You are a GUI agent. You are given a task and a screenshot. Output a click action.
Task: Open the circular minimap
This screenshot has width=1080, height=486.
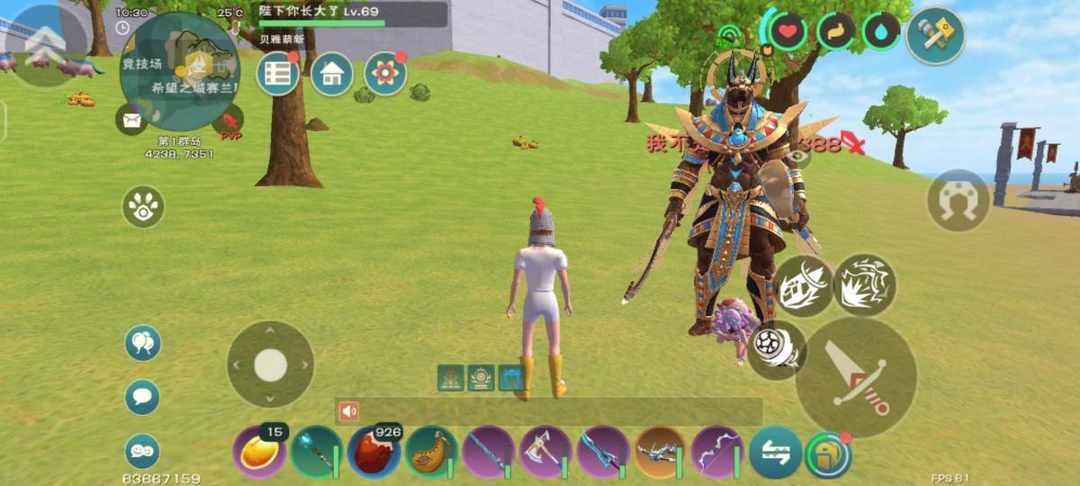[x=180, y=72]
